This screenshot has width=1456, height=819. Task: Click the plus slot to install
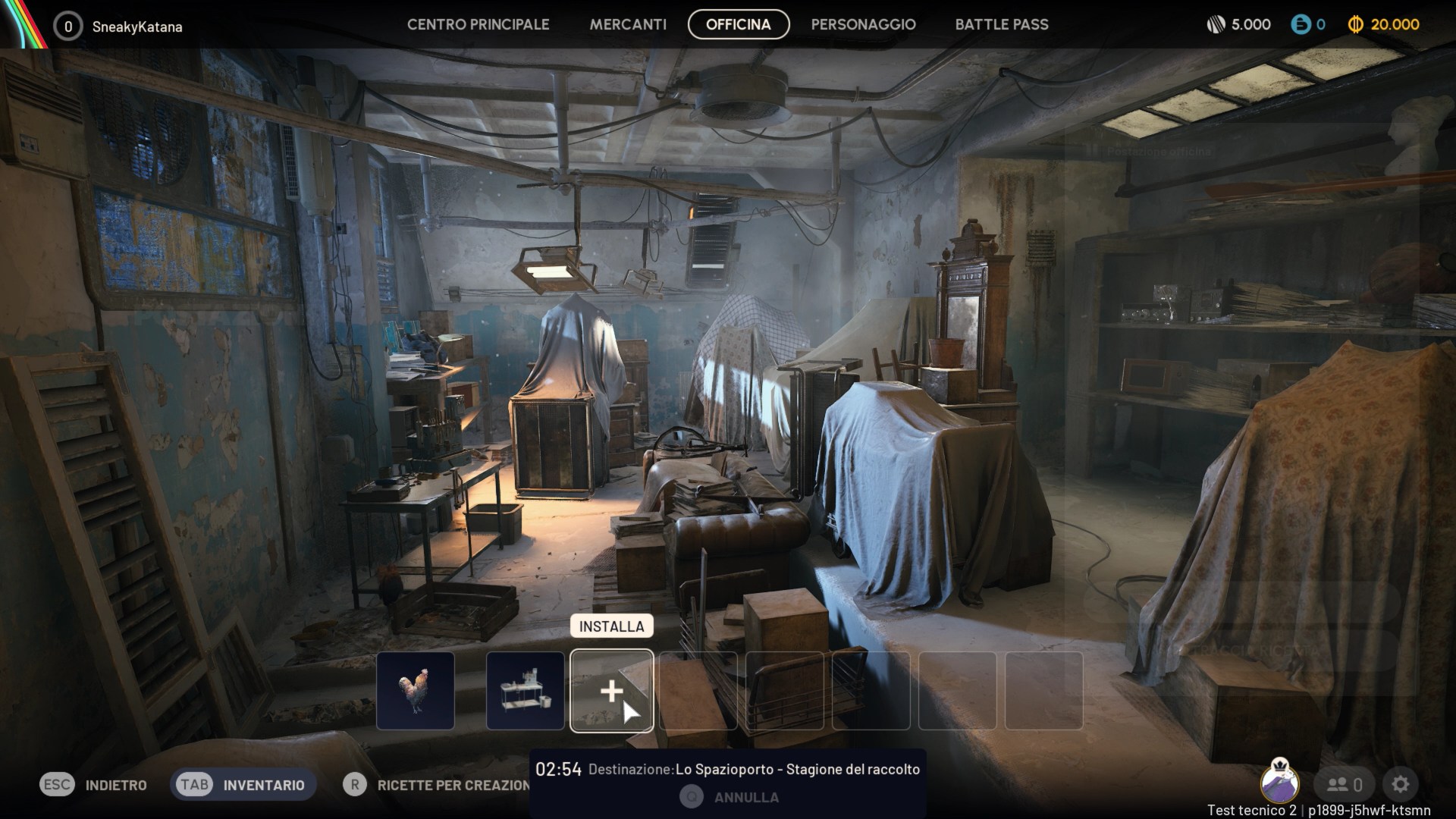611,691
